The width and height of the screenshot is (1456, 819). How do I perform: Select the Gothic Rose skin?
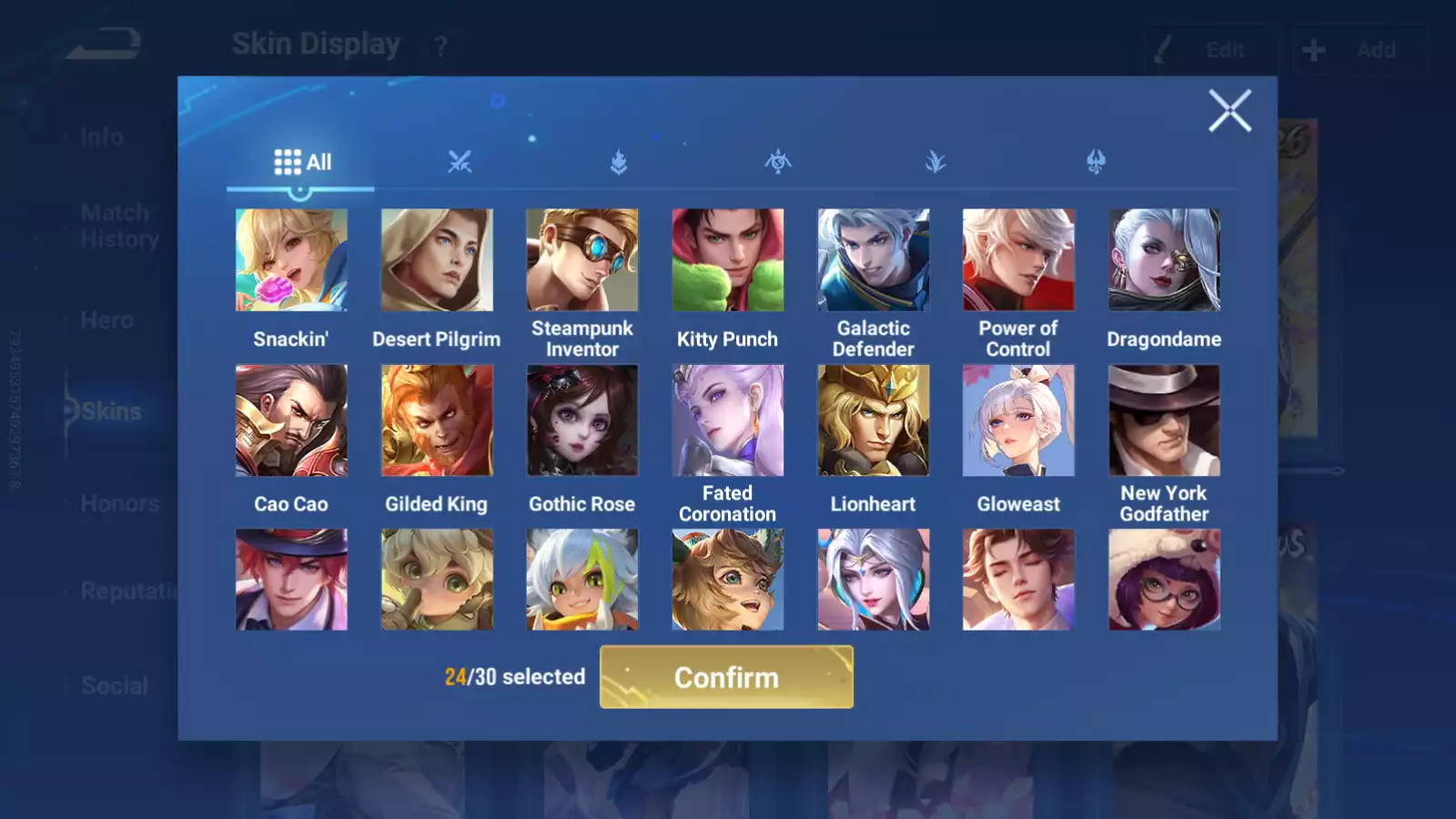582,420
